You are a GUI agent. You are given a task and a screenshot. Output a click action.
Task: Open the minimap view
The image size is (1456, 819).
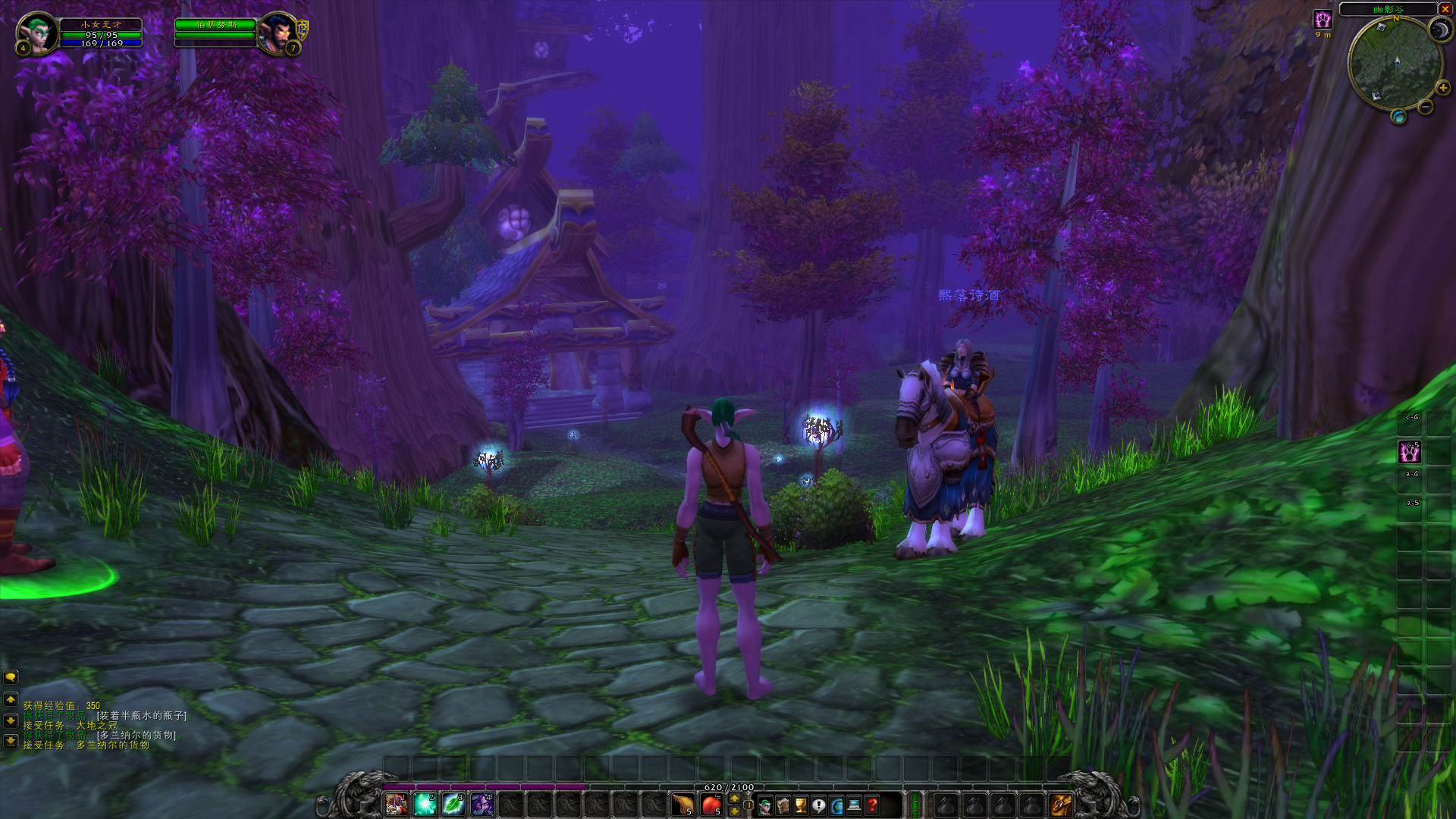(x=1395, y=64)
